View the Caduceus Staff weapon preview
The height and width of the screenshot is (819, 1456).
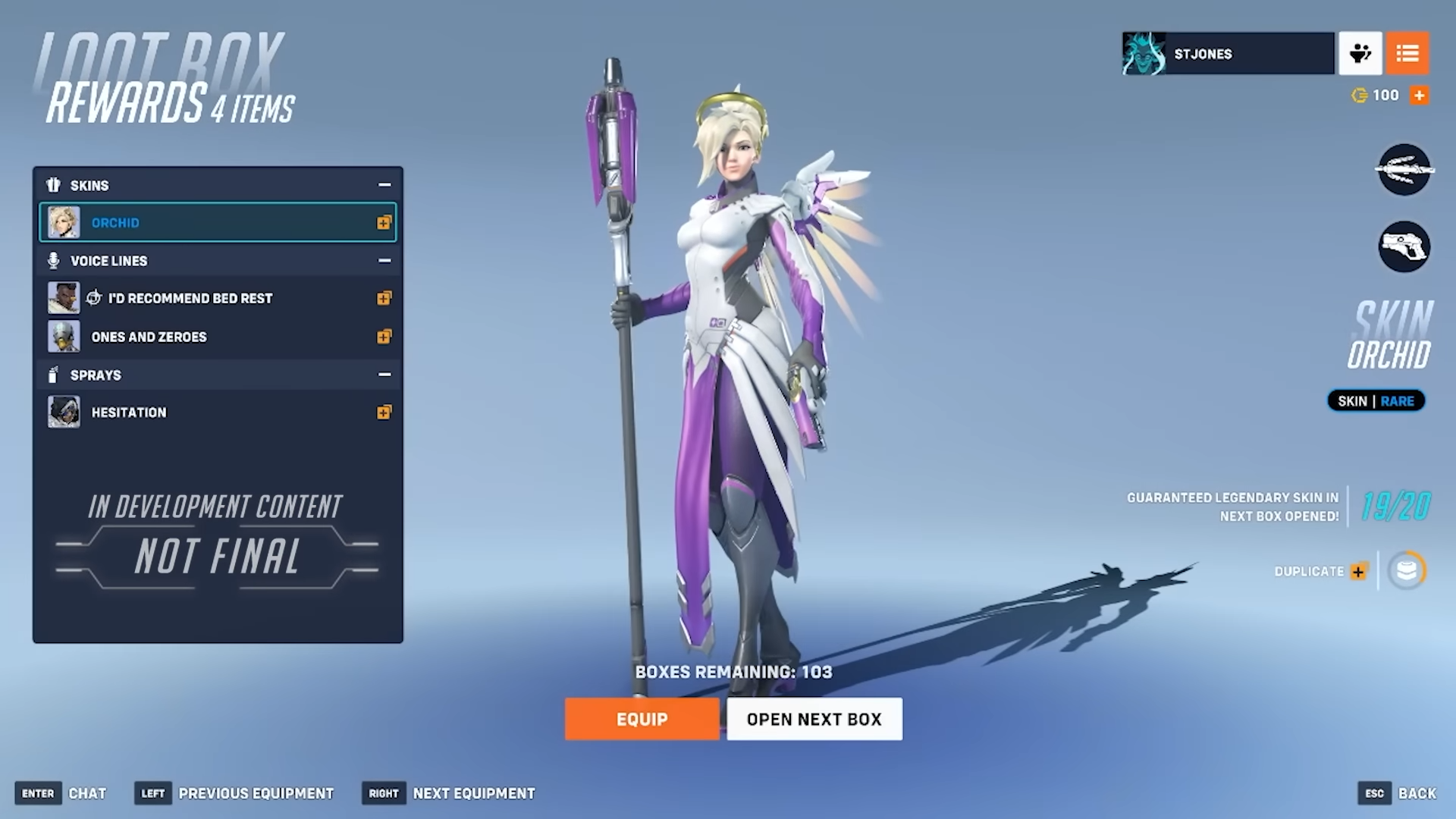[x=1404, y=169]
